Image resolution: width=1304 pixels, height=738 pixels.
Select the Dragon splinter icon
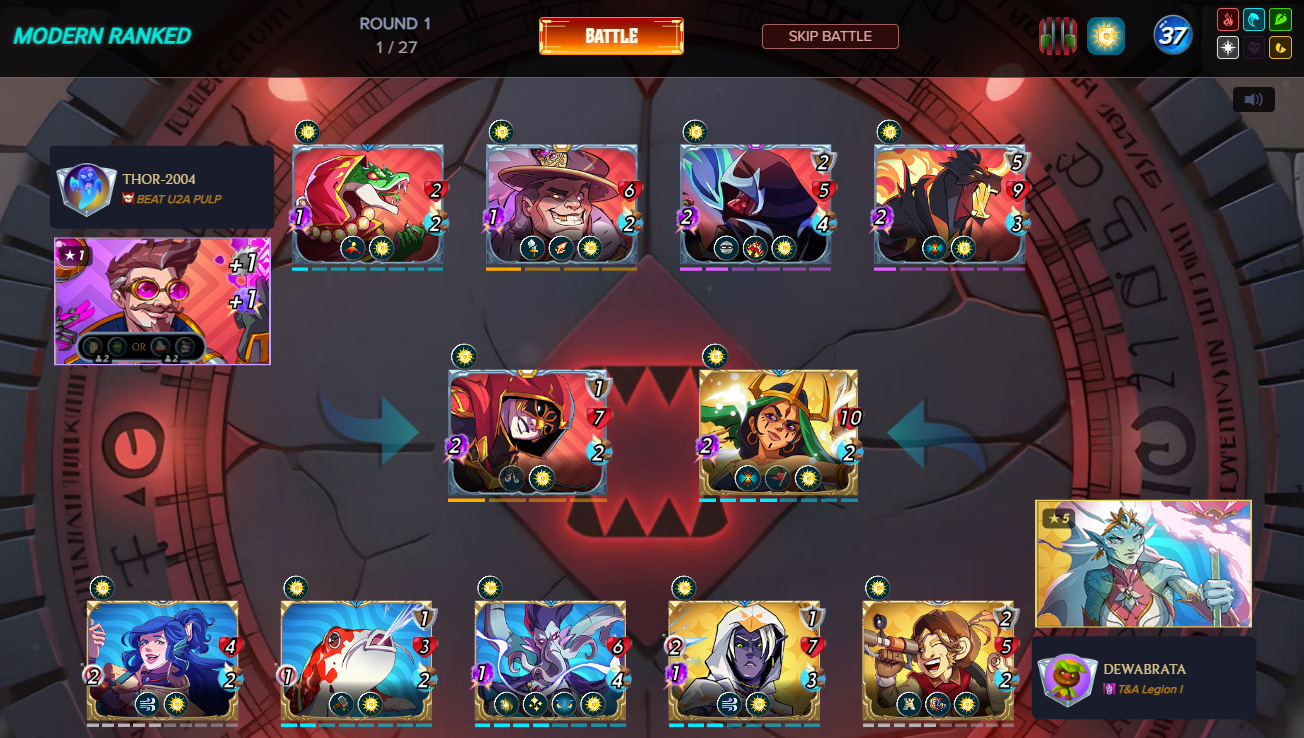1281,47
